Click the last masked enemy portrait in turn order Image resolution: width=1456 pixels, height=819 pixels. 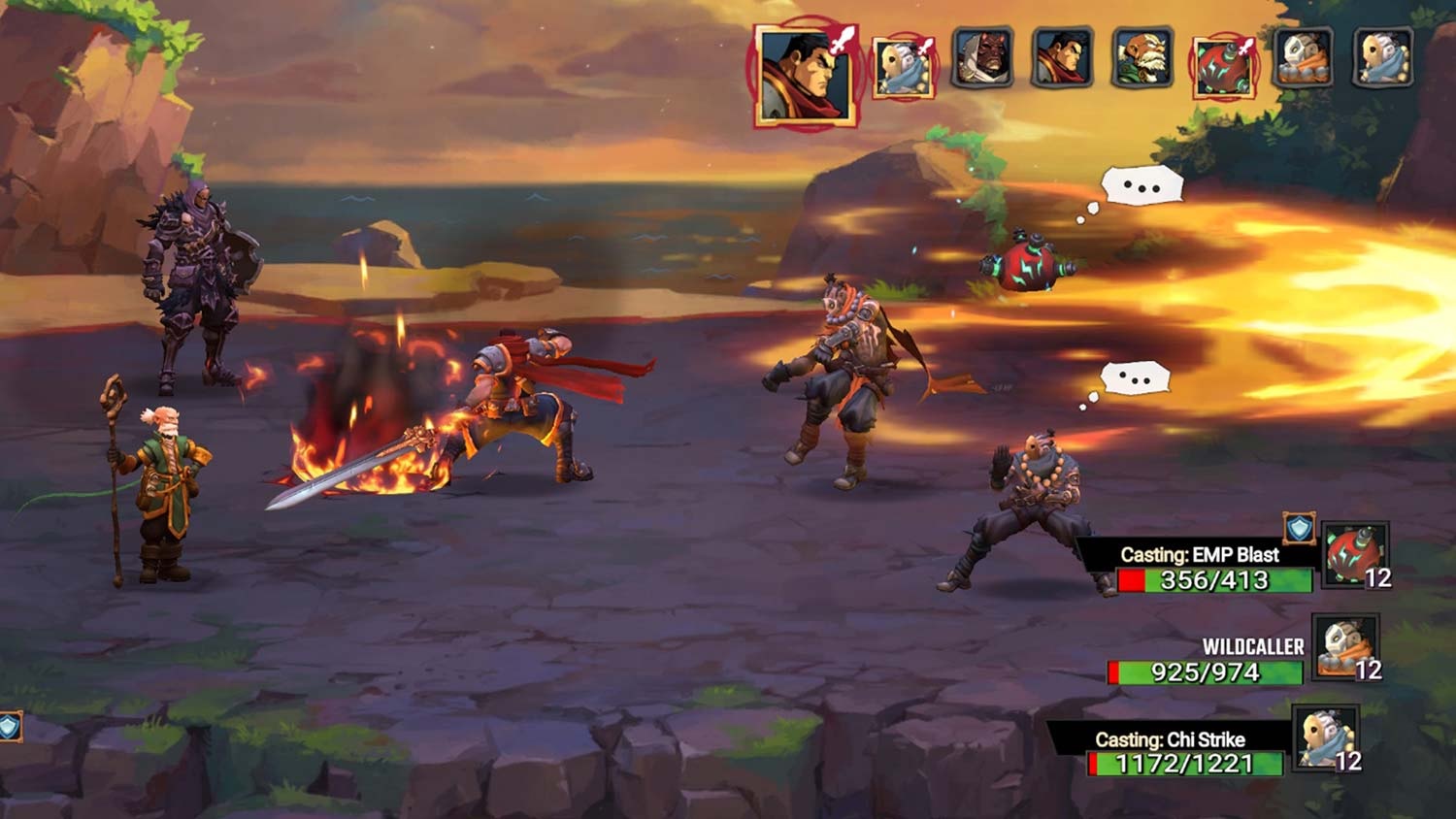point(1383,61)
